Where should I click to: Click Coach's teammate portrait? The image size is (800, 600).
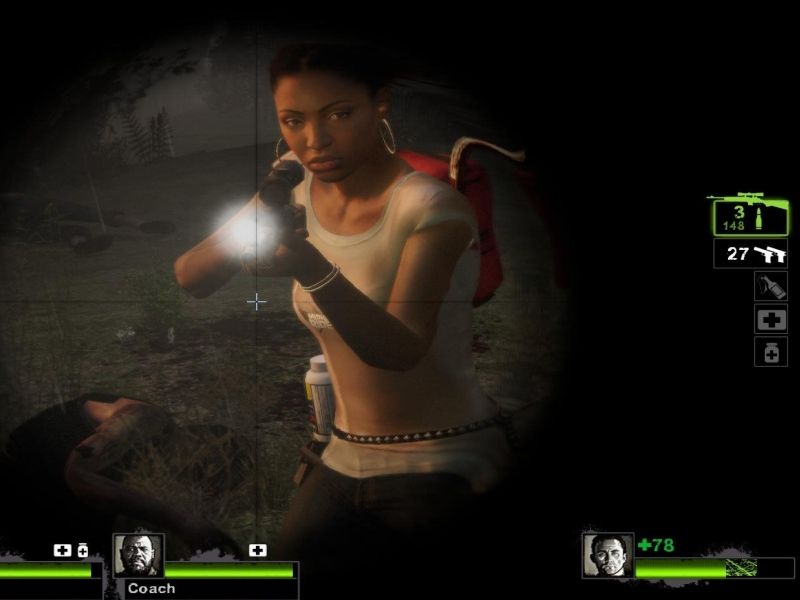tap(138, 556)
